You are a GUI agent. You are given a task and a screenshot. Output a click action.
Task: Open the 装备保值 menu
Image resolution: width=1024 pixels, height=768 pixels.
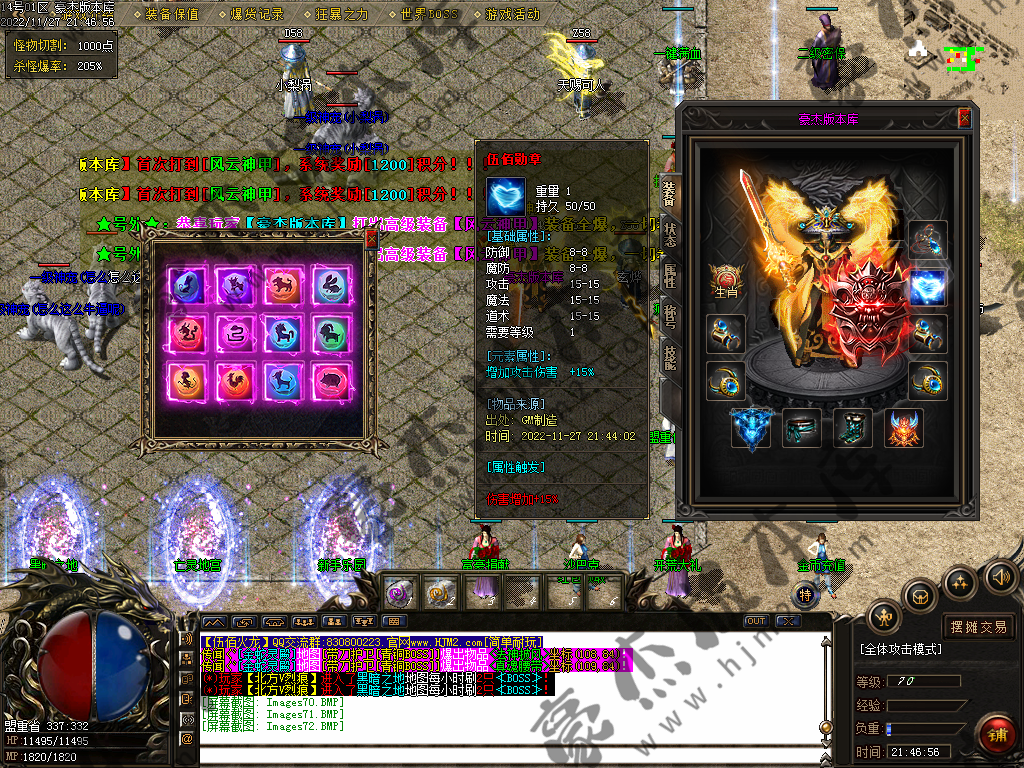pos(172,15)
